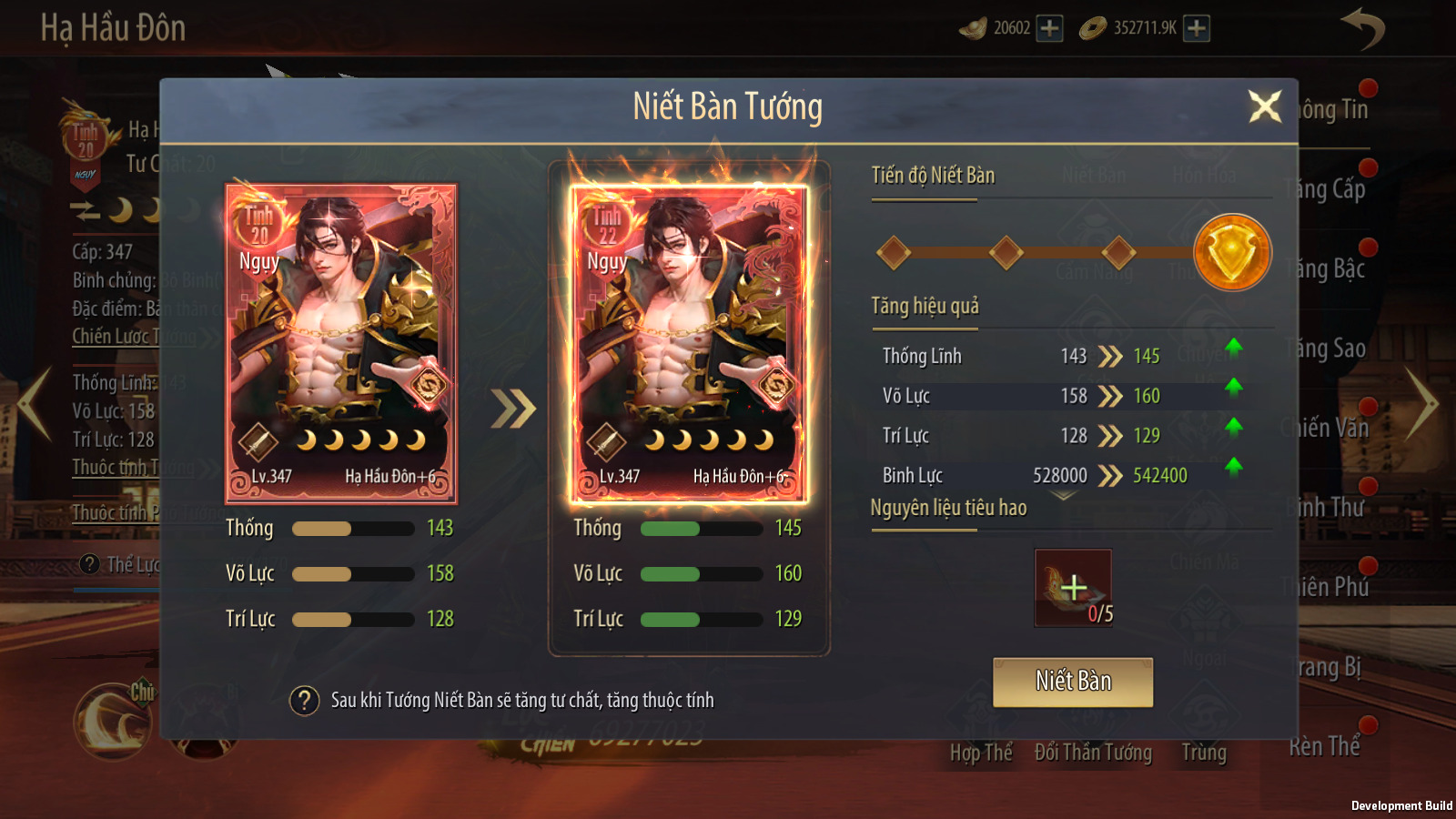Open the question mark help tip
This screenshot has height=819, width=1456.
point(304,701)
